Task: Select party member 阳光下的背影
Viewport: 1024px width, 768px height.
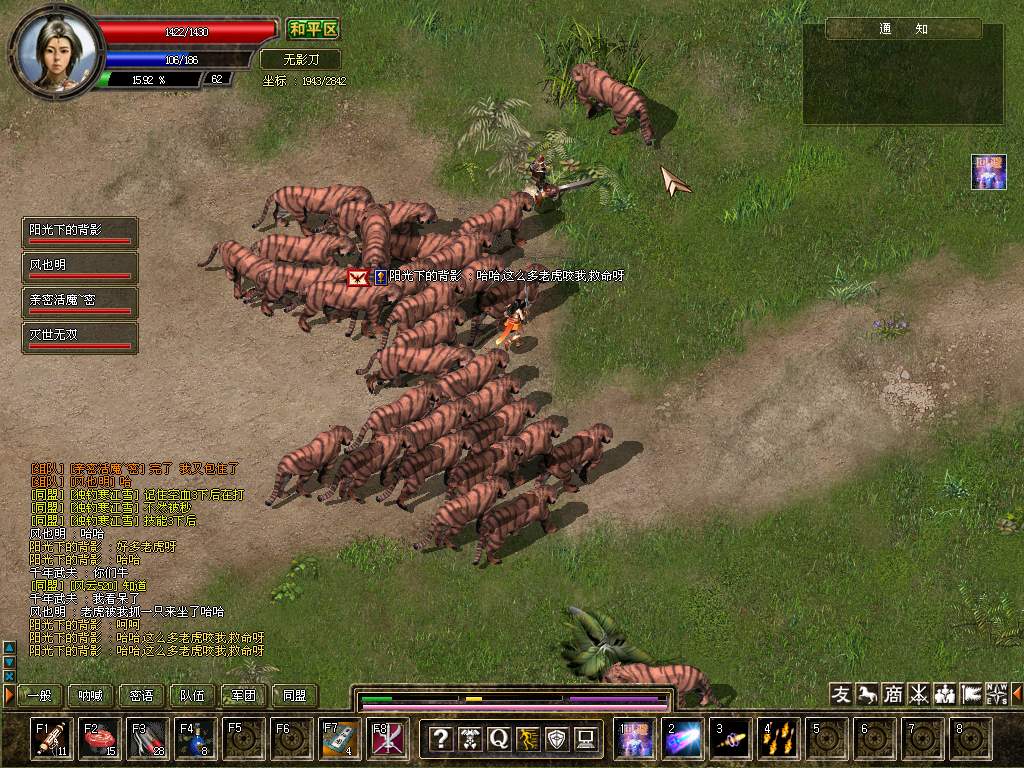Action: (x=80, y=233)
